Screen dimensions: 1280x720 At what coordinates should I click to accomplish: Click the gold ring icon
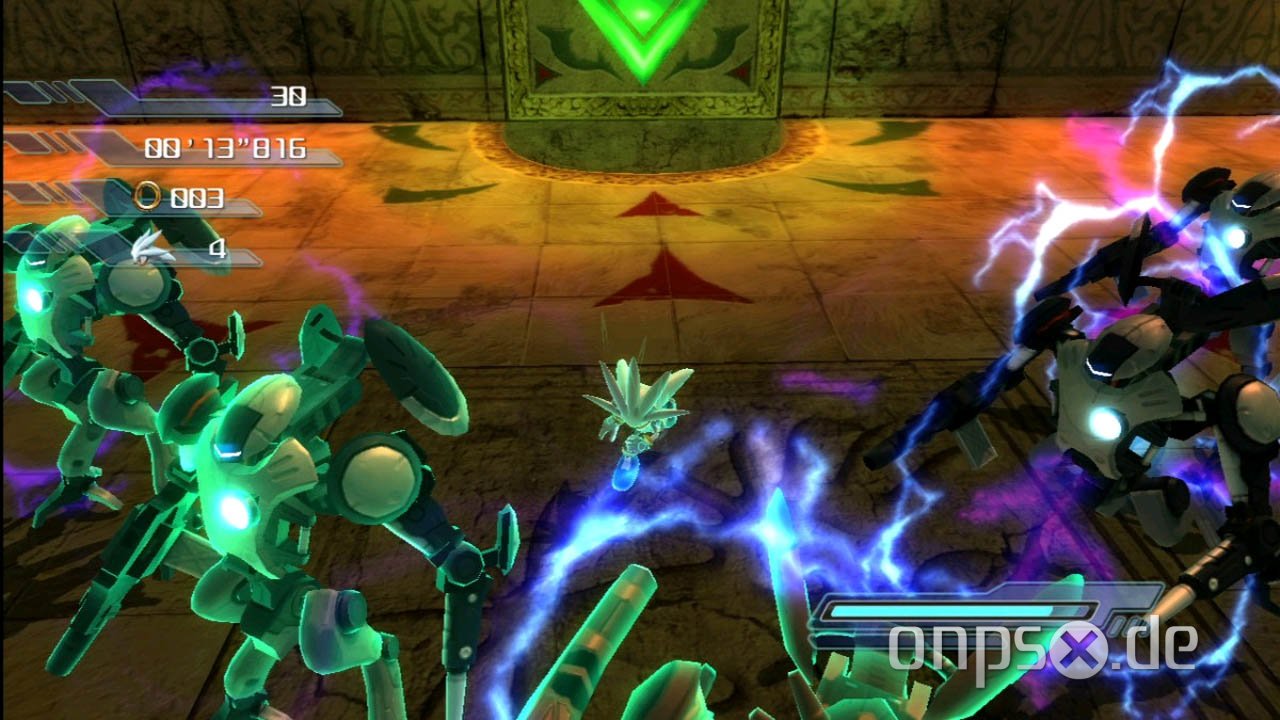tap(148, 197)
